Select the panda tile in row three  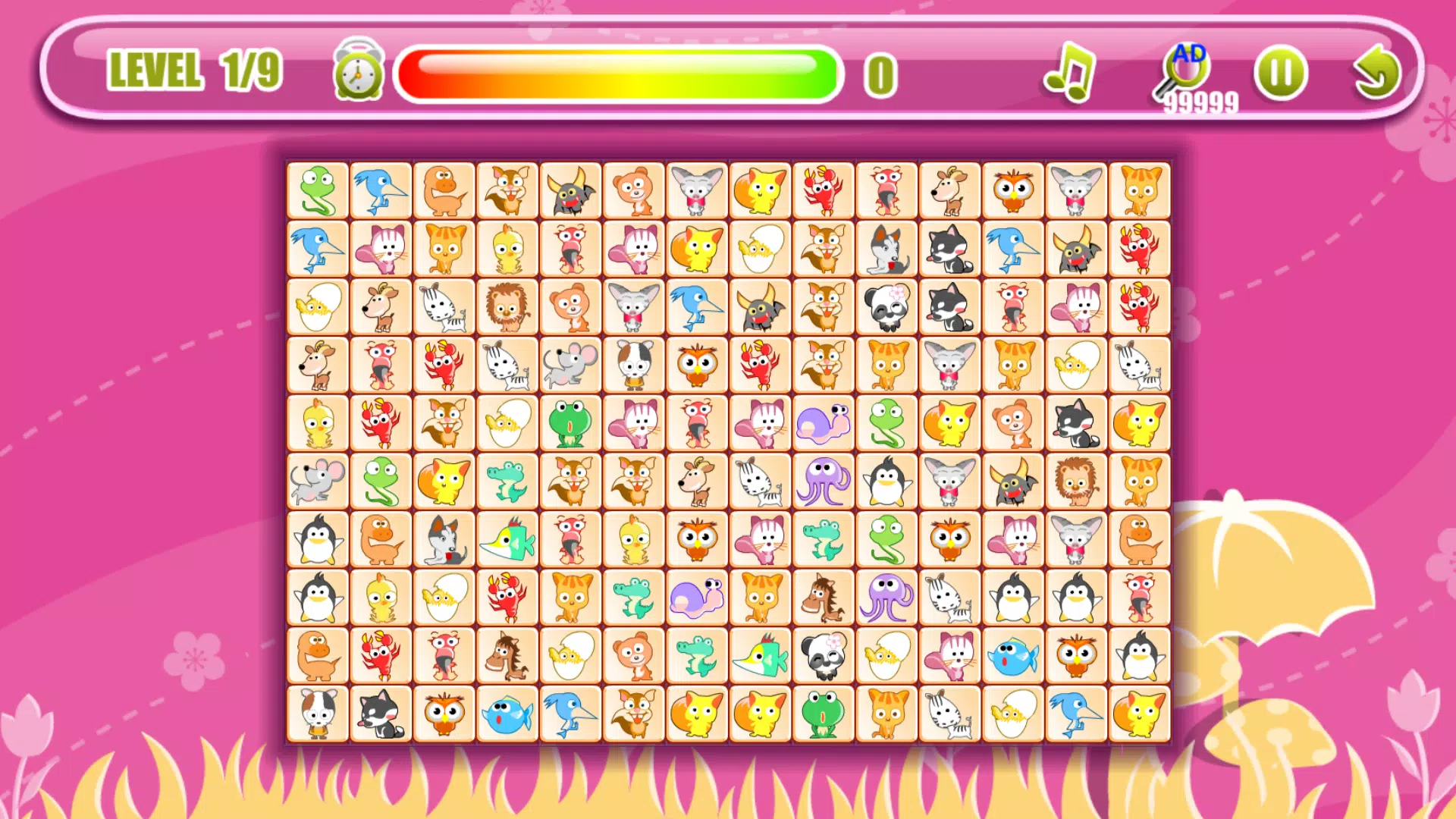(x=887, y=306)
